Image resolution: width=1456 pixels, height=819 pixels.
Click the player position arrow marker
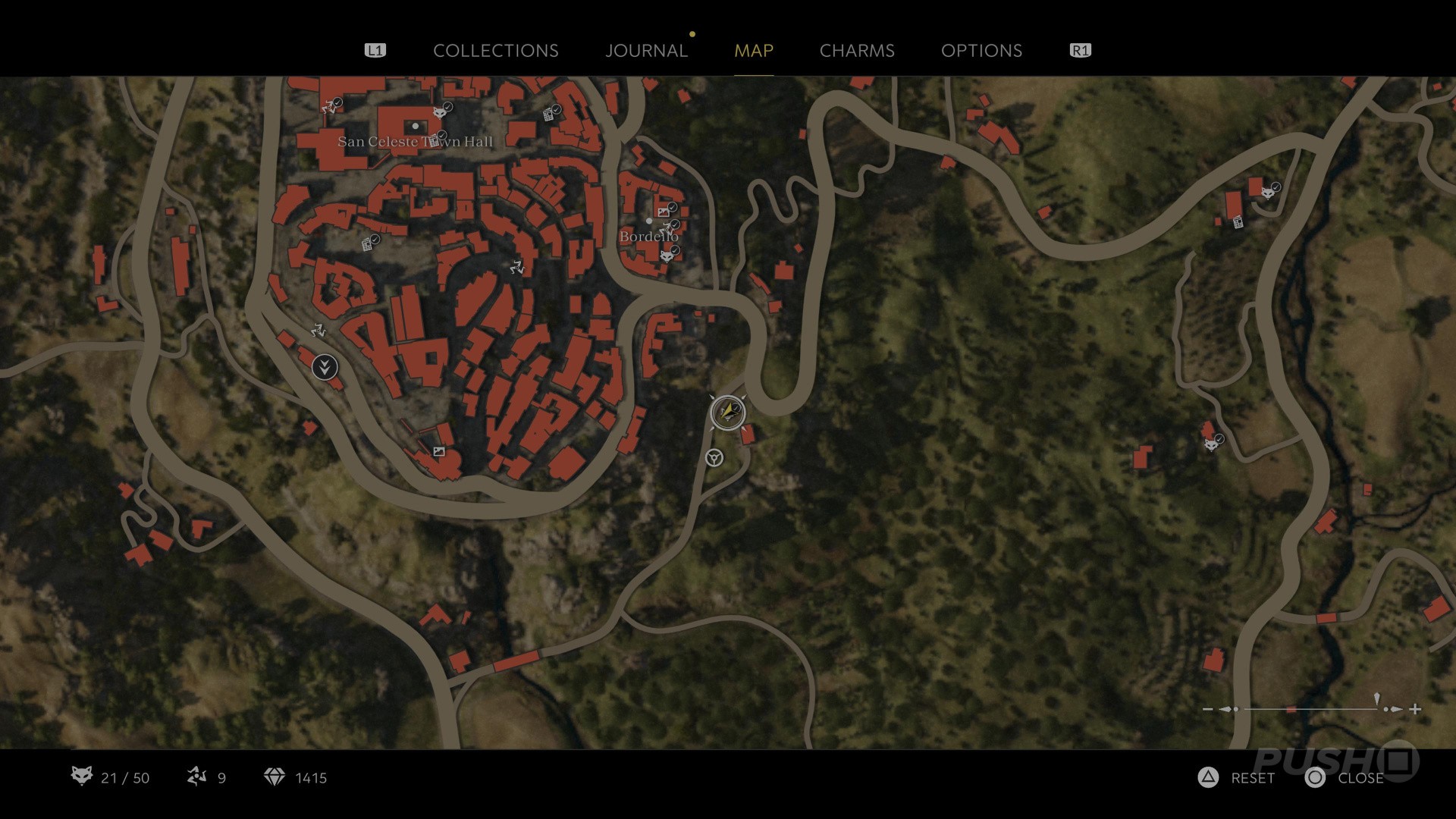coord(728,413)
